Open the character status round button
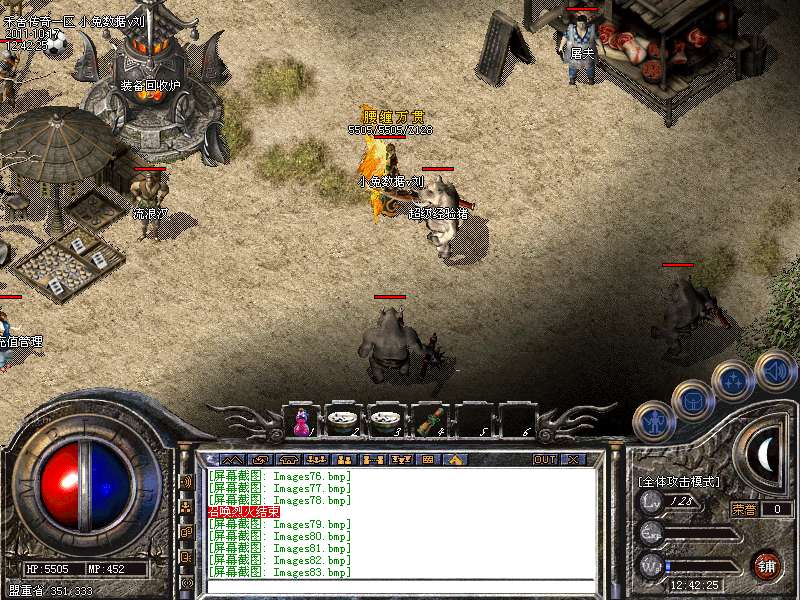This screenshot has height=600, width=800. click(x=653, y=421)
